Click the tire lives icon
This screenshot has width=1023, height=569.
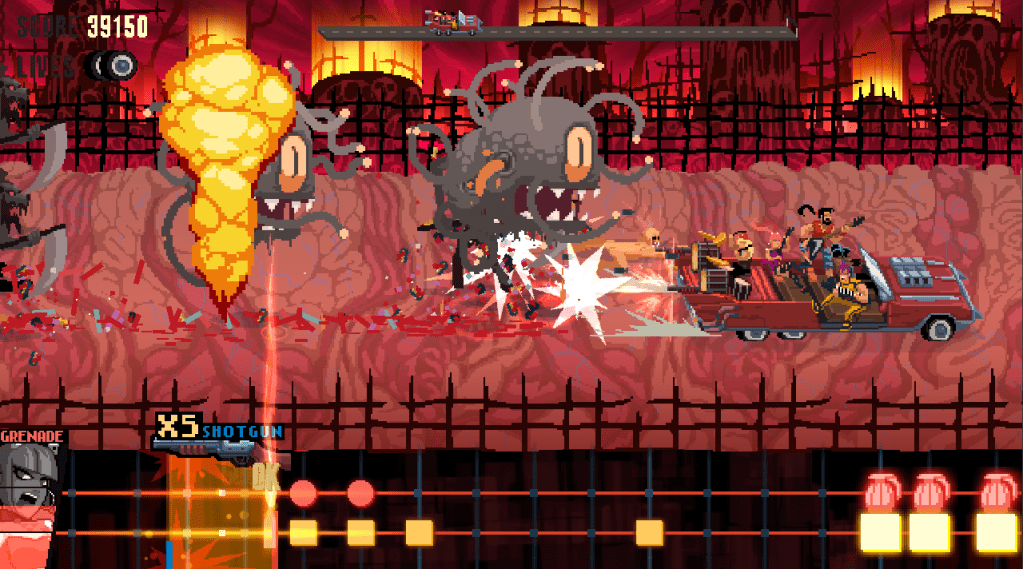112,65
